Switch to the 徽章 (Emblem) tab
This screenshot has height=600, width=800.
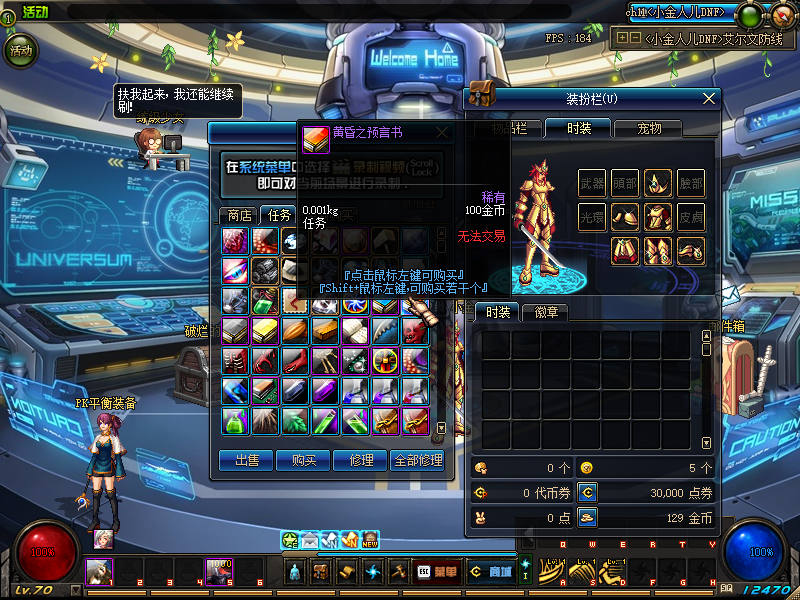[x=546, y=312]
